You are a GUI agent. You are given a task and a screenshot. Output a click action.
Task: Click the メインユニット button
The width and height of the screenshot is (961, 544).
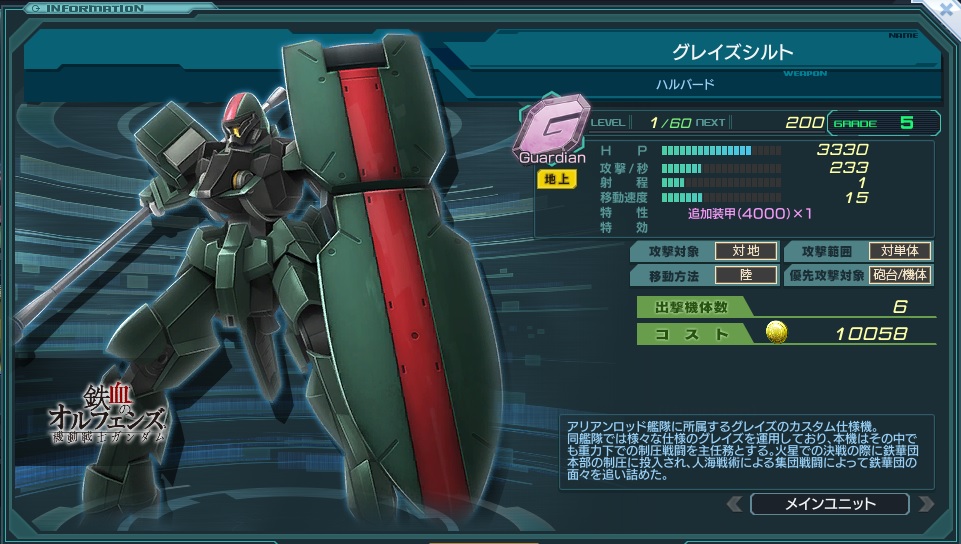pos(829,503)
